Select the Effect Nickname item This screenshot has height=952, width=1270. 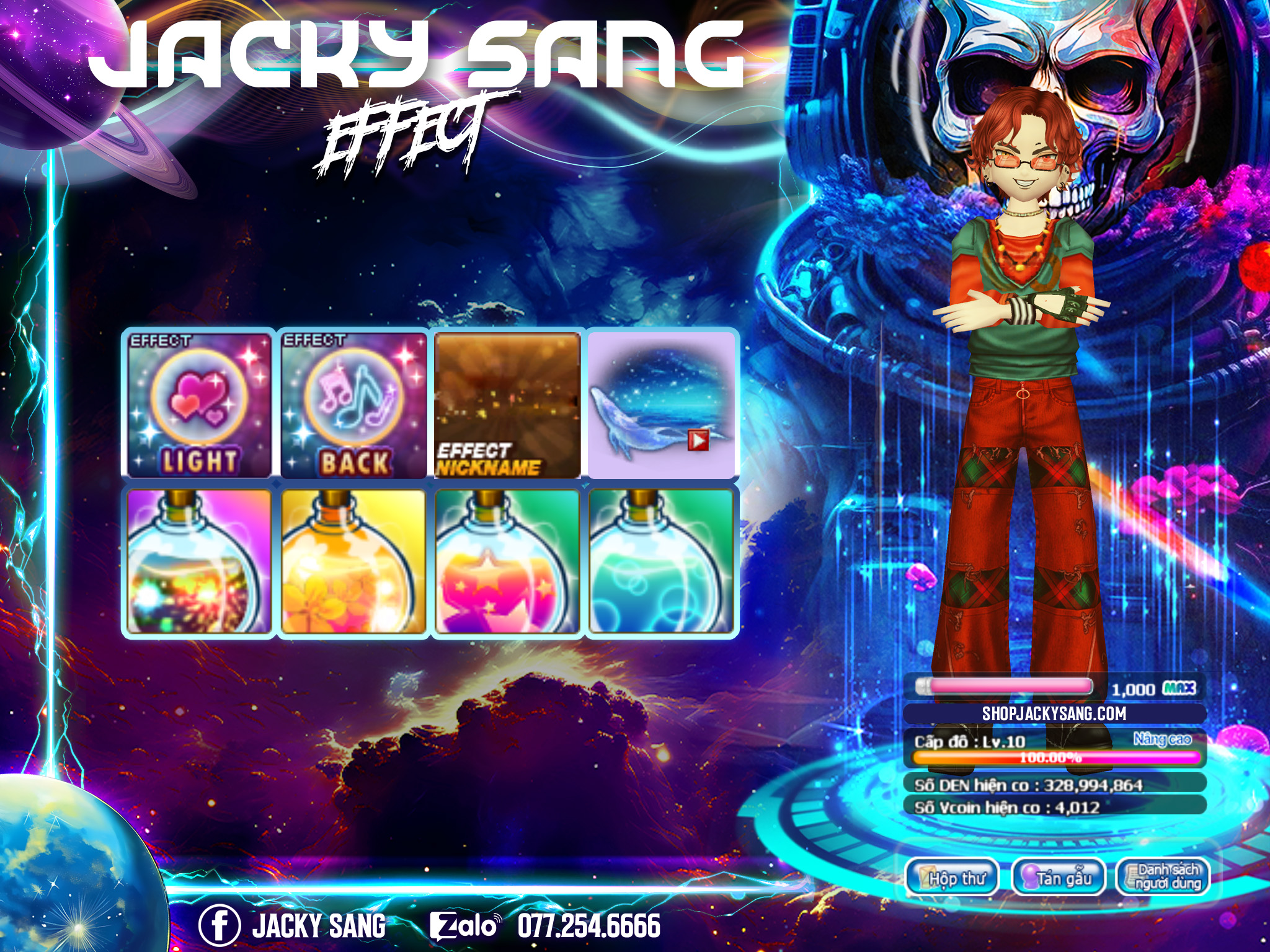point(507,405)
